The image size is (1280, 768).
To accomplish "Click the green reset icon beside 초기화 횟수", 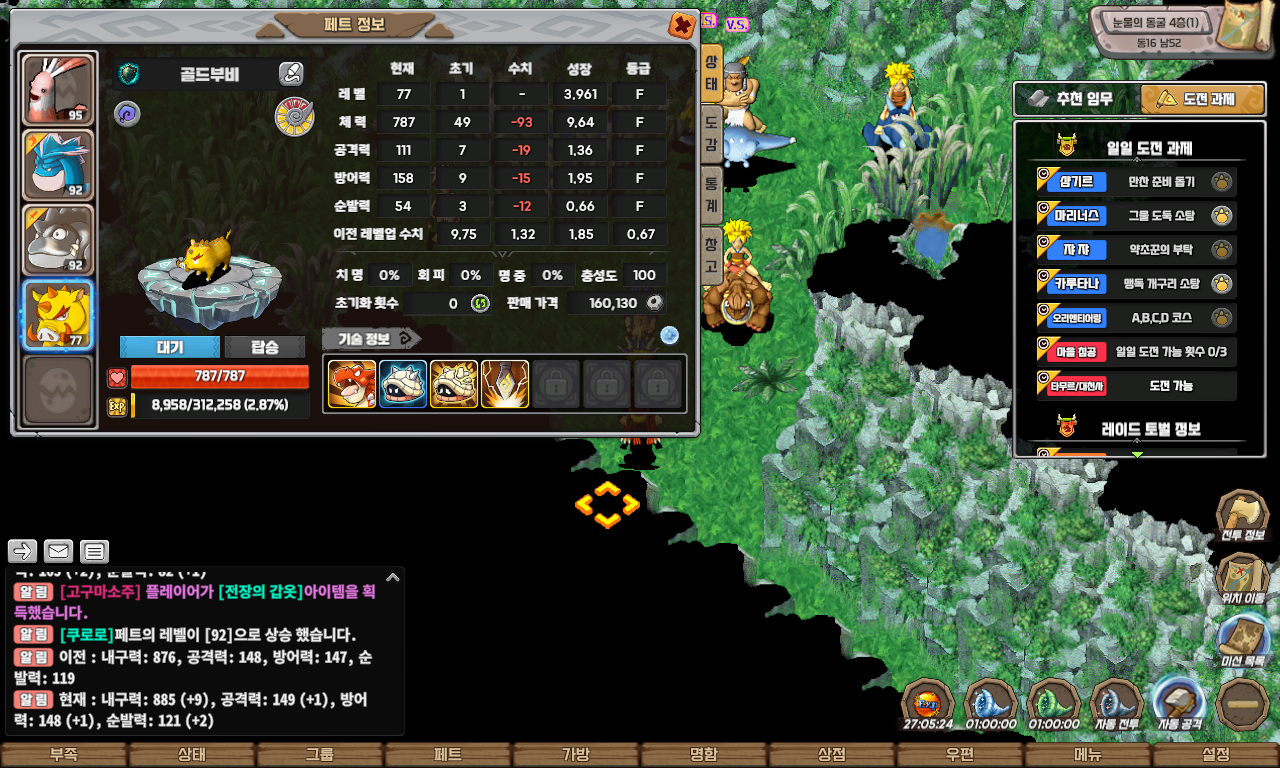I will pyautogui.click(x=480, y=303).
